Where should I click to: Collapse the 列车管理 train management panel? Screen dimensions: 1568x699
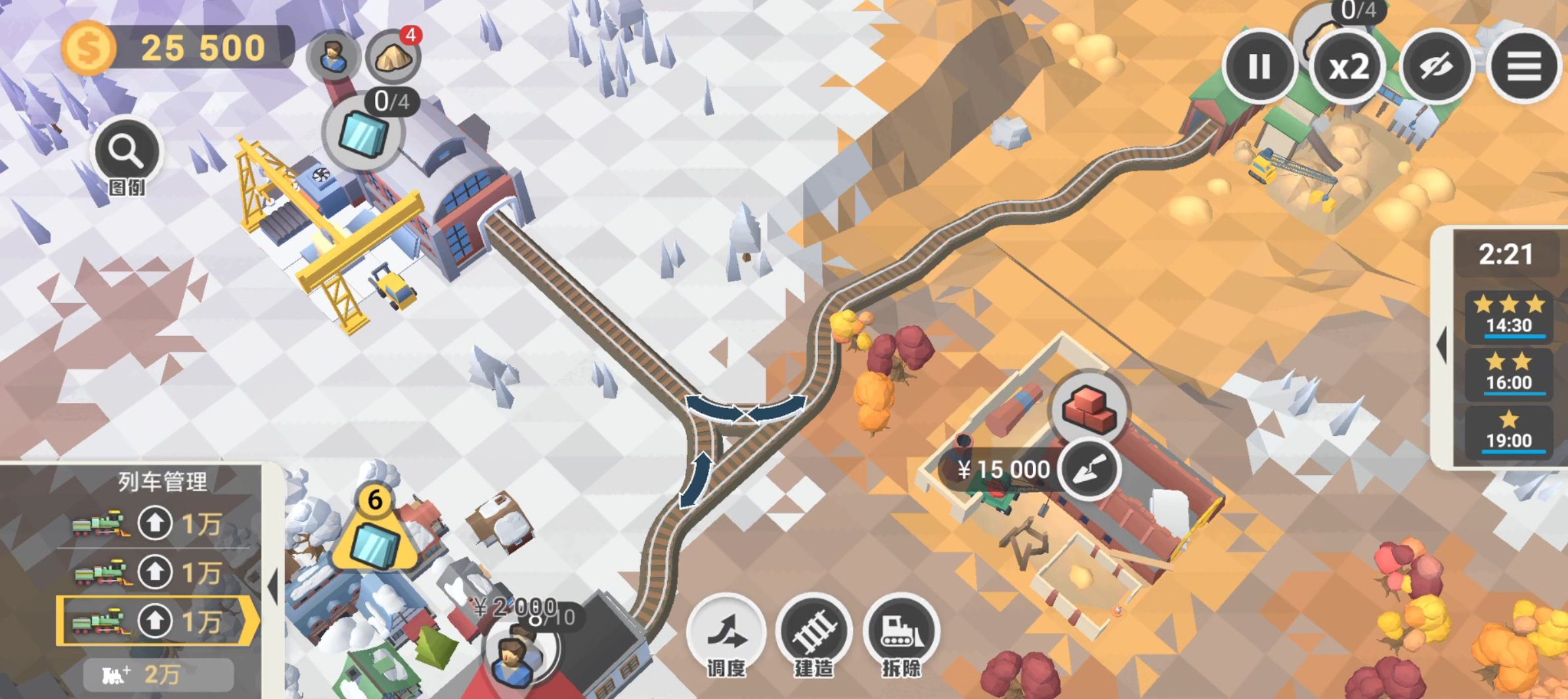[273, 585]
